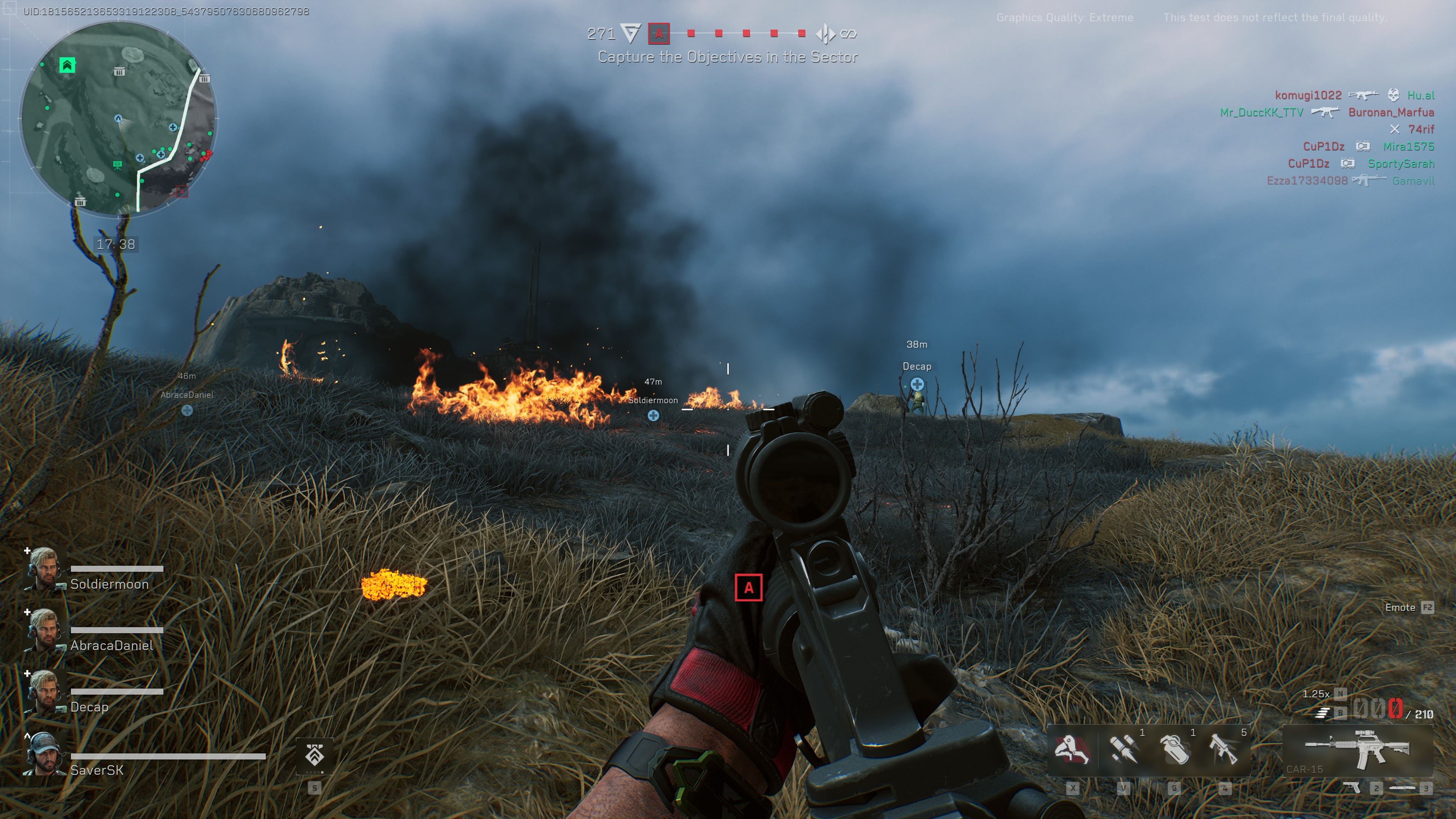Click the fire mode bullets icon
This screenshot has width=1456, height=819.
(x=1321, y=713)
